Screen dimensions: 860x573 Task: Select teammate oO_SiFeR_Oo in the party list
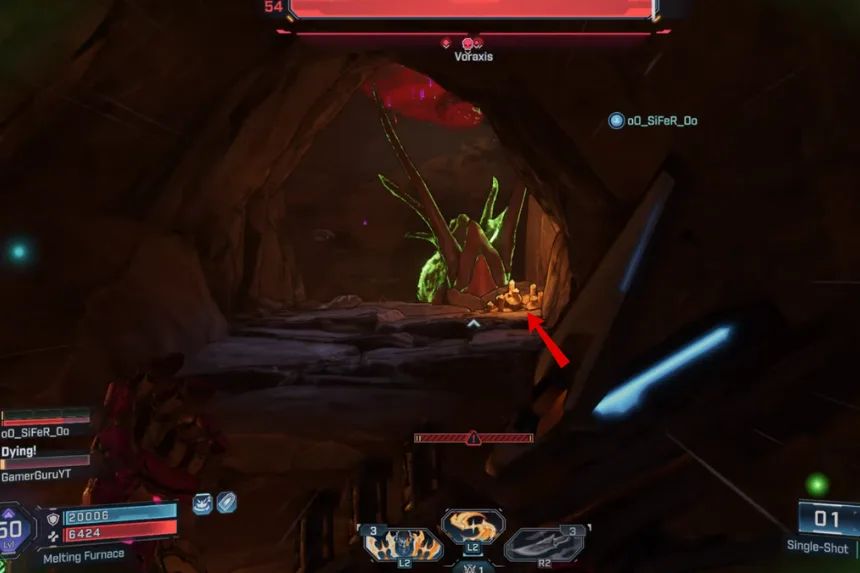(x=36, y=431)
